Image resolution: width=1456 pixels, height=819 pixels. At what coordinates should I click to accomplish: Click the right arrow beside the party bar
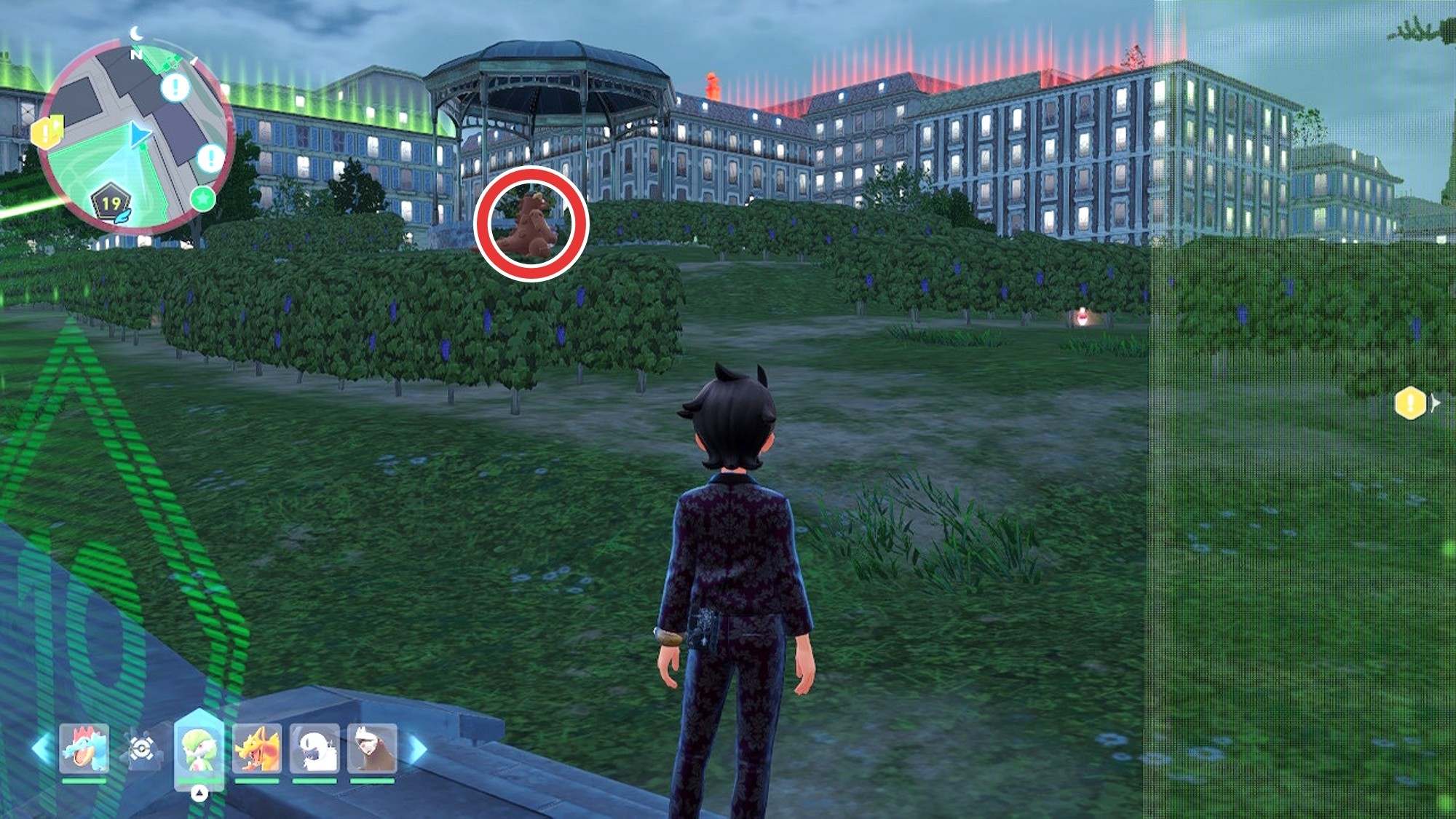[417, 750]
